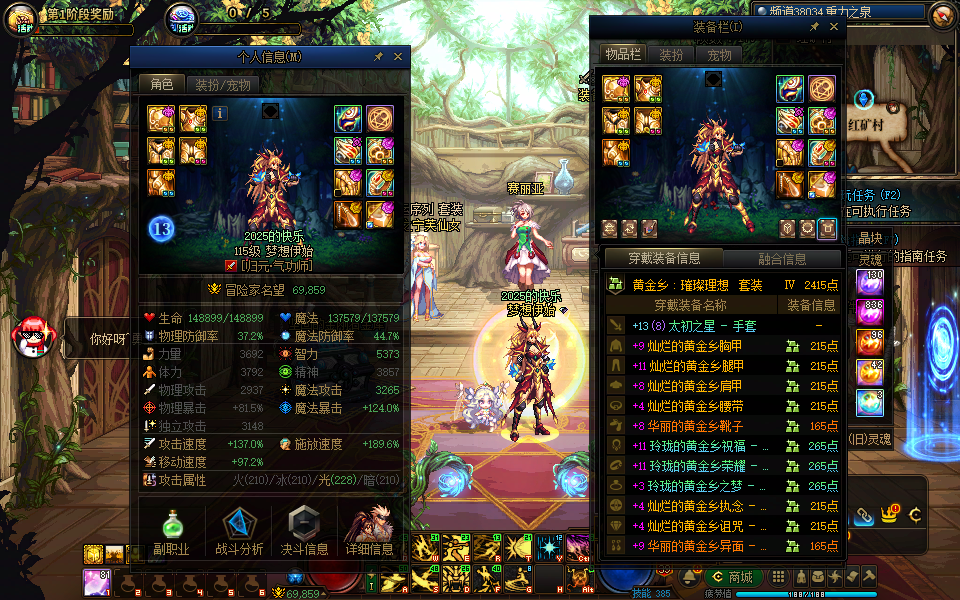Open the 详细信息 detailed info

369,531
